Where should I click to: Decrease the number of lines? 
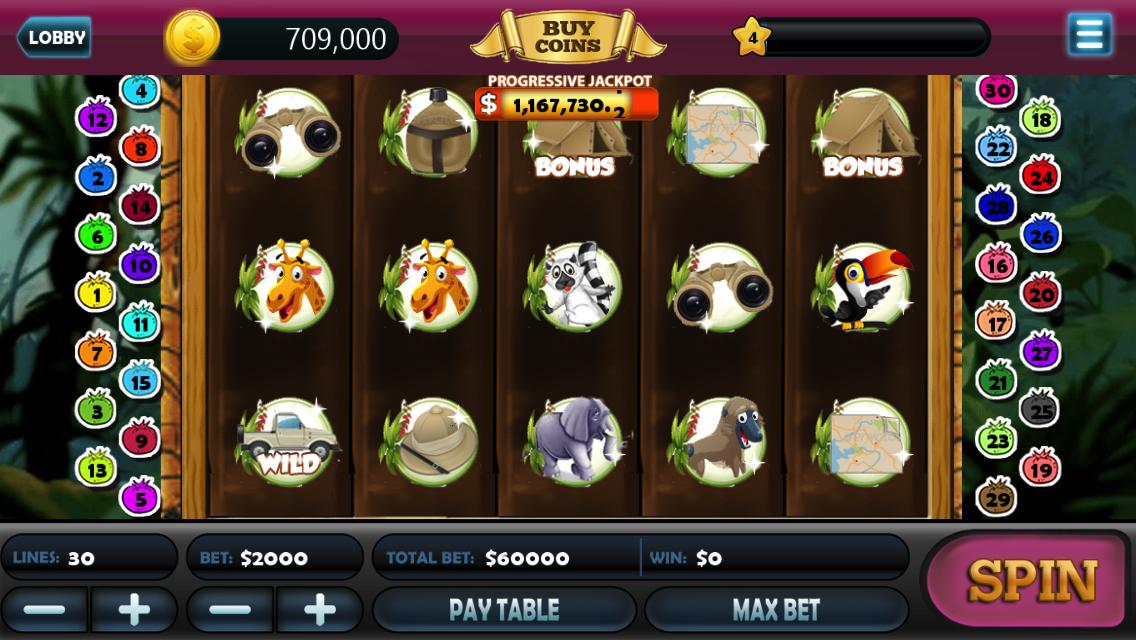(44, 609)
